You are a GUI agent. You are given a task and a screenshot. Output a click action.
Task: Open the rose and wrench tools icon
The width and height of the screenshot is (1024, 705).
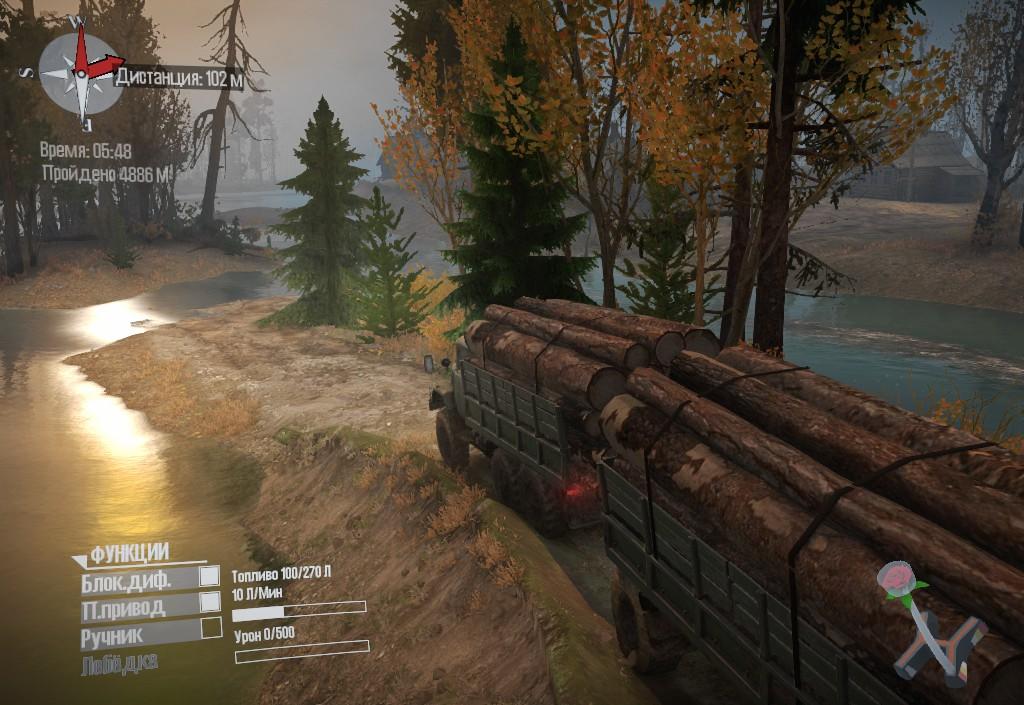click(x=928, y=625)
